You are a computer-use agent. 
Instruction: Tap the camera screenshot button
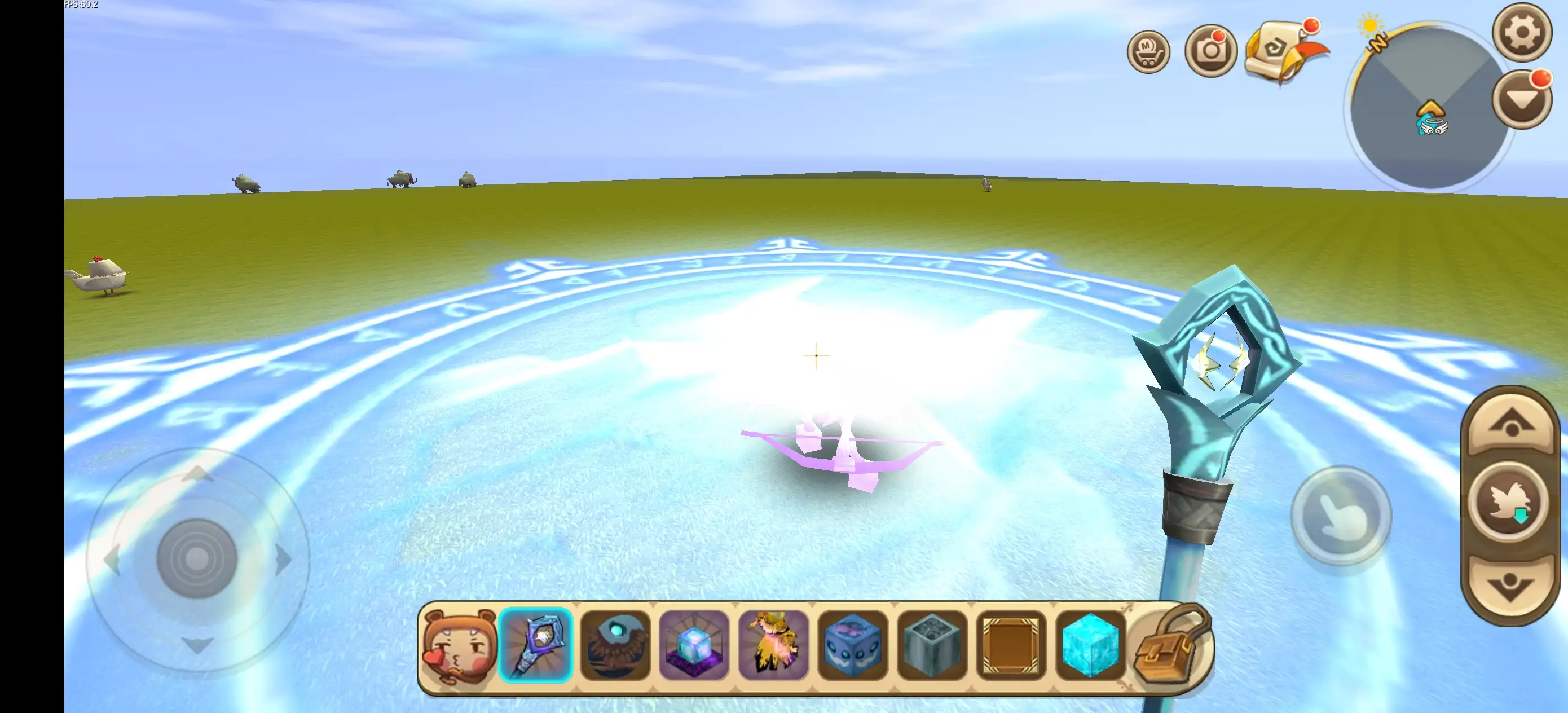(x=1210, y=51)
